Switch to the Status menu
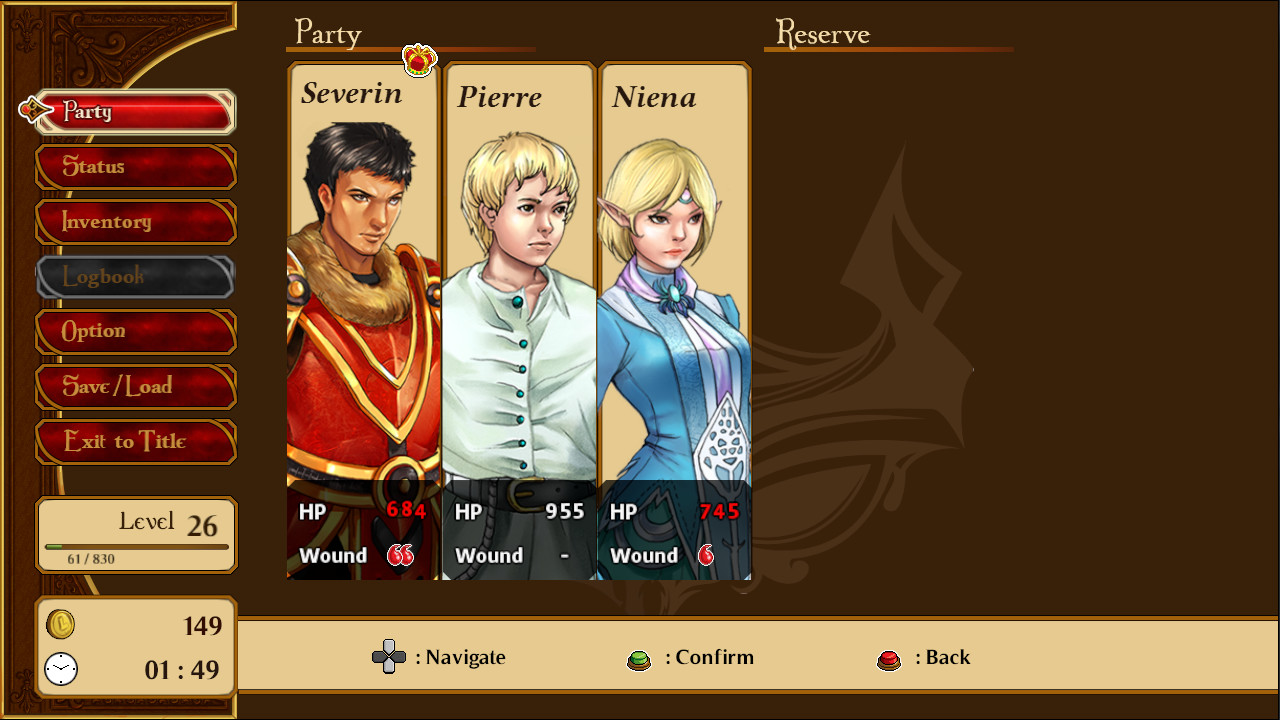This screenshot has height=720, width=1280. [x=136, y=167]
